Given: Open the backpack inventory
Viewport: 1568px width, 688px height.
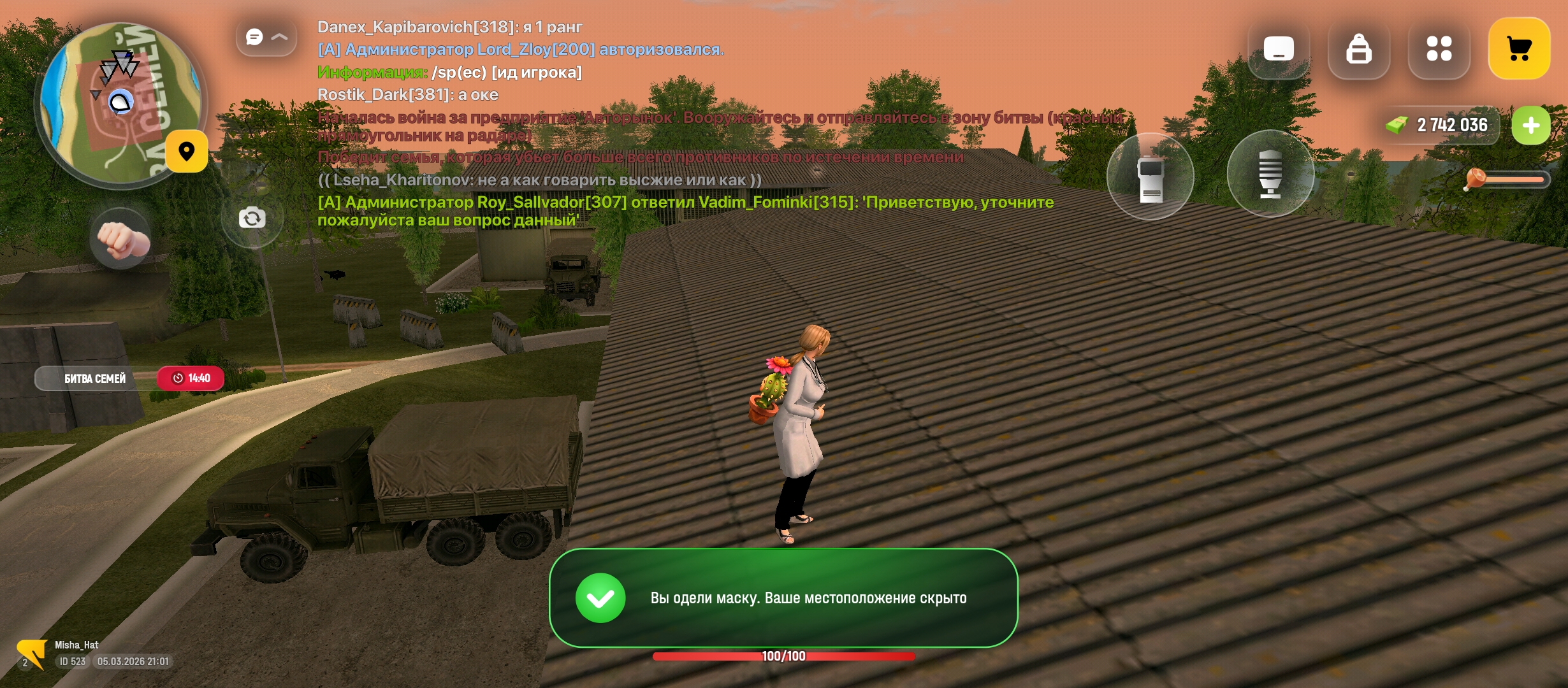Looking at the screenshot, I should [1358, 48].
